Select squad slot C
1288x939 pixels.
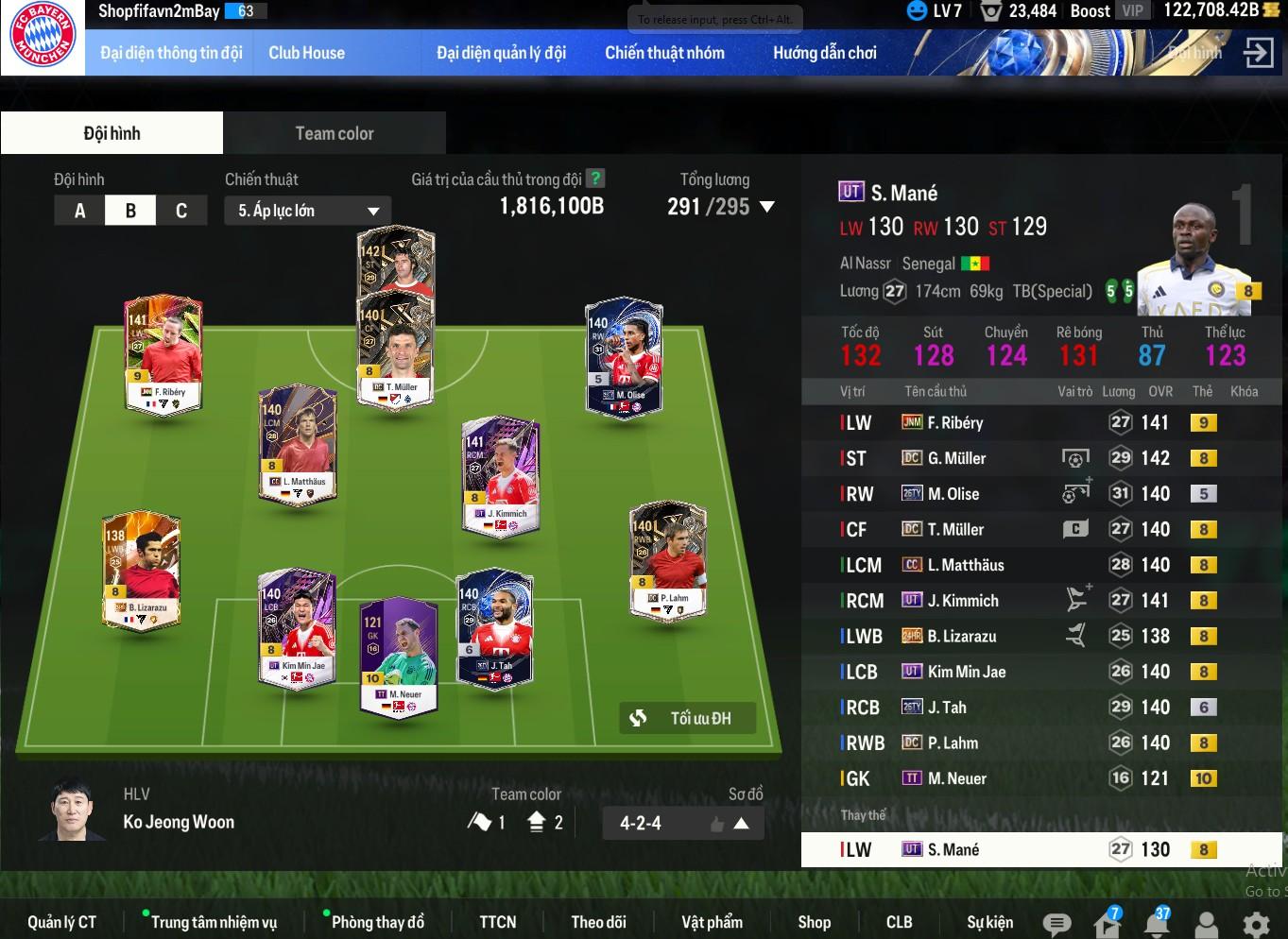click(x=180, y=211)
